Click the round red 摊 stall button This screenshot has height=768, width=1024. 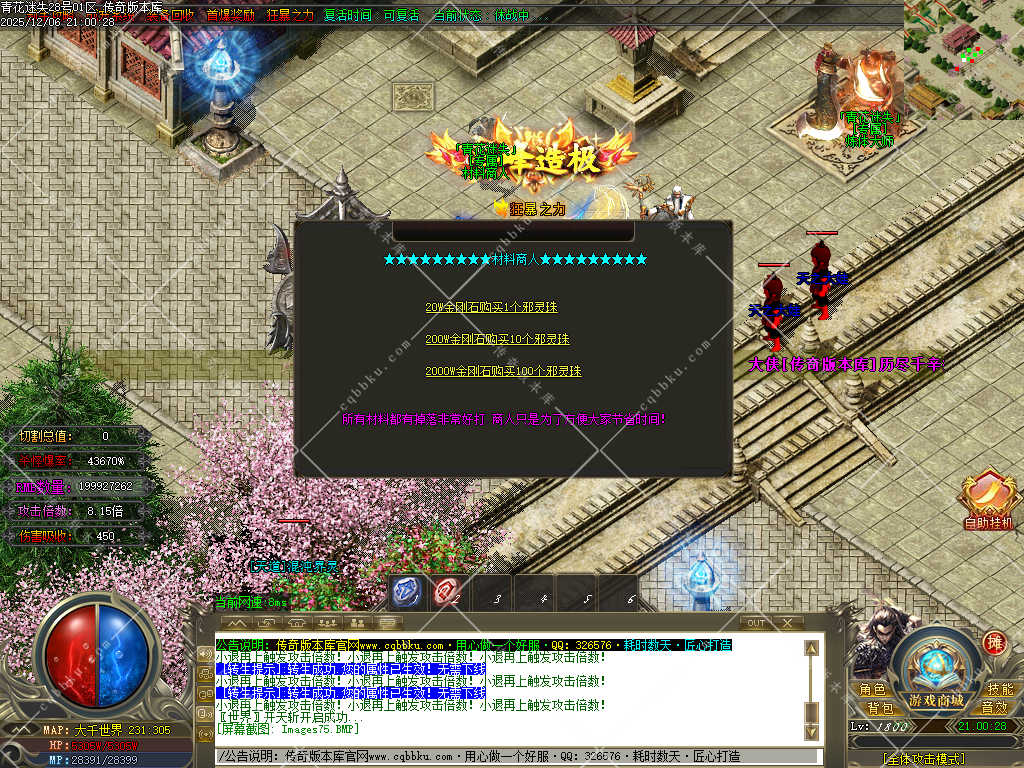994,643
